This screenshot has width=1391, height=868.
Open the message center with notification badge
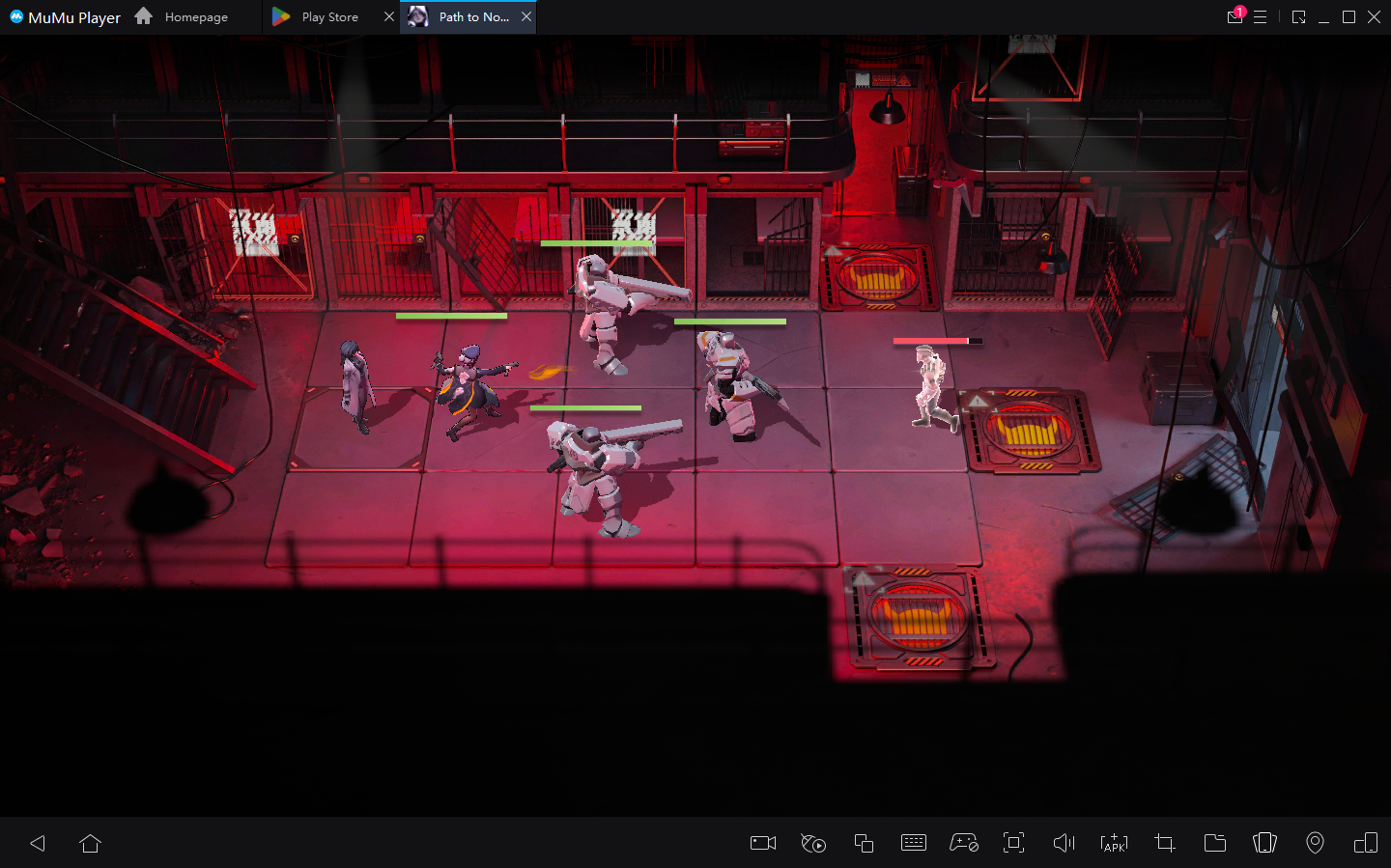(x=1235, y=16)
